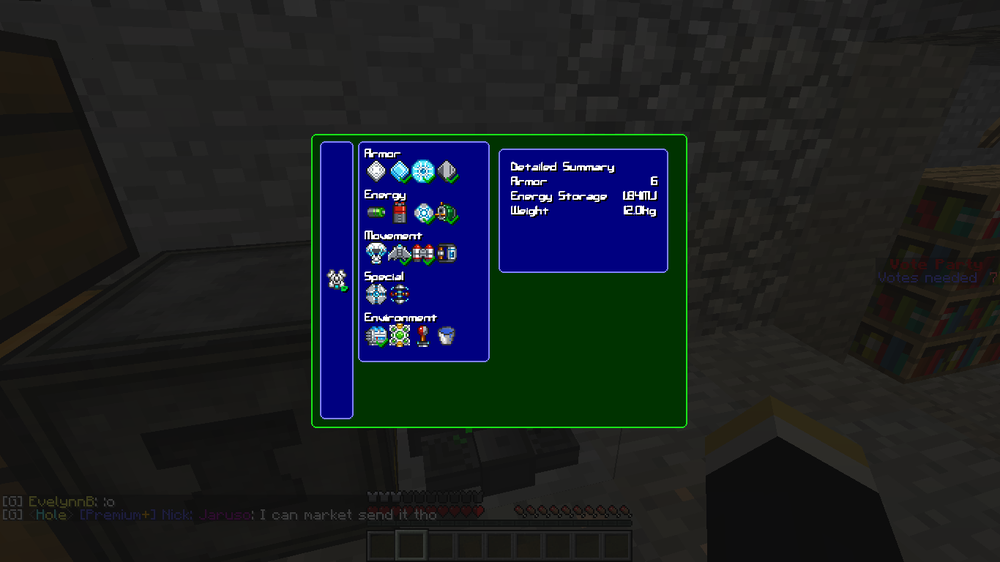Screen dimensions: 1000x562
Task: Select the gray octagon special module
Action: pos(376,294)
